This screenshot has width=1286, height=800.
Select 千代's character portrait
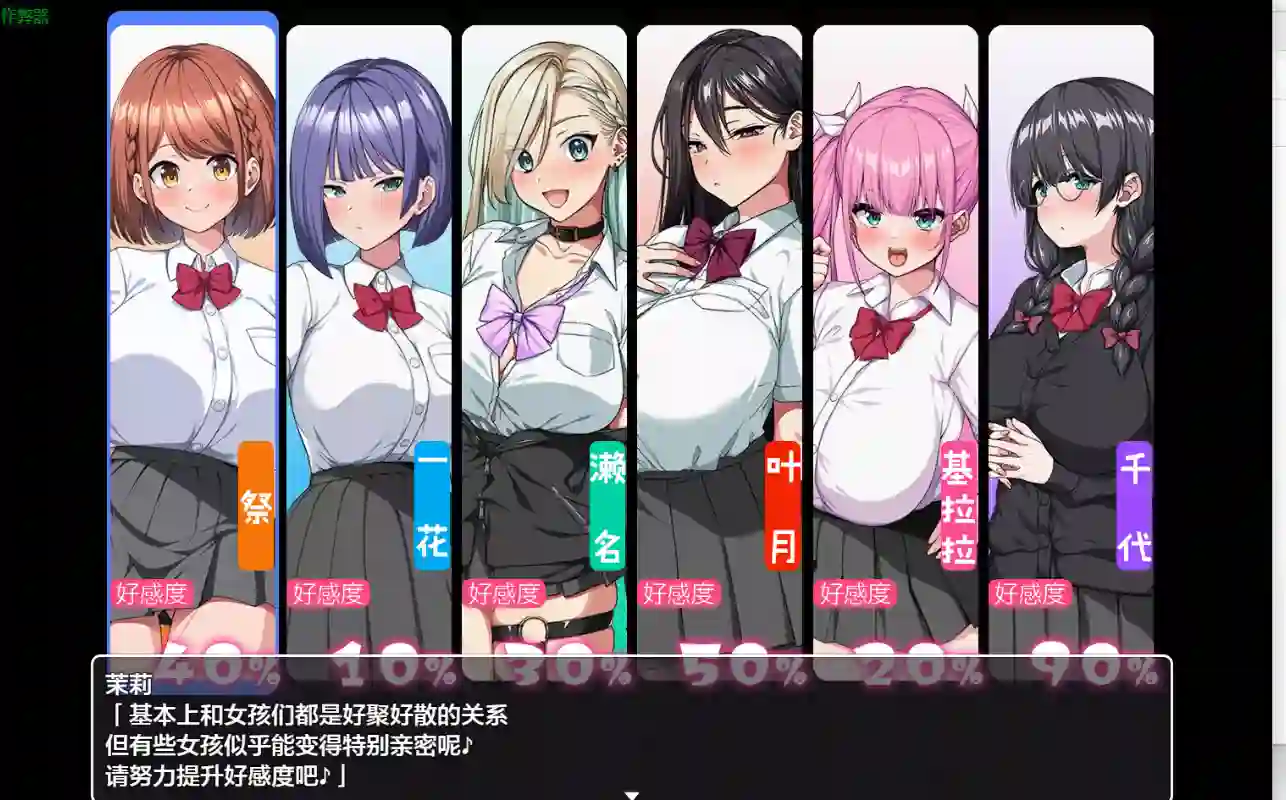pos(1070,300)
